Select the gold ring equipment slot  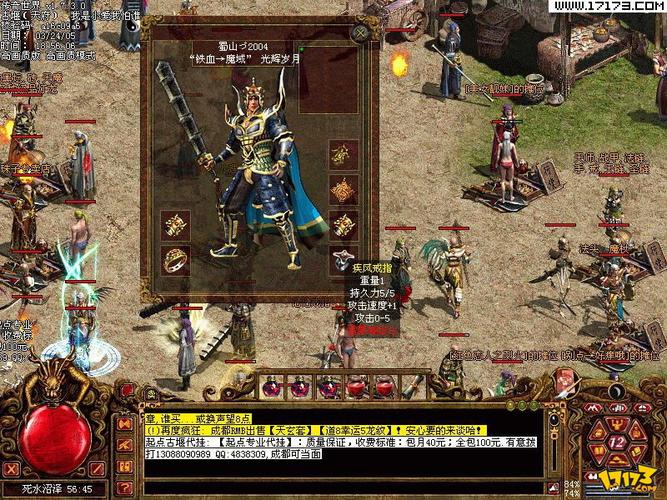tap(176, 260)
